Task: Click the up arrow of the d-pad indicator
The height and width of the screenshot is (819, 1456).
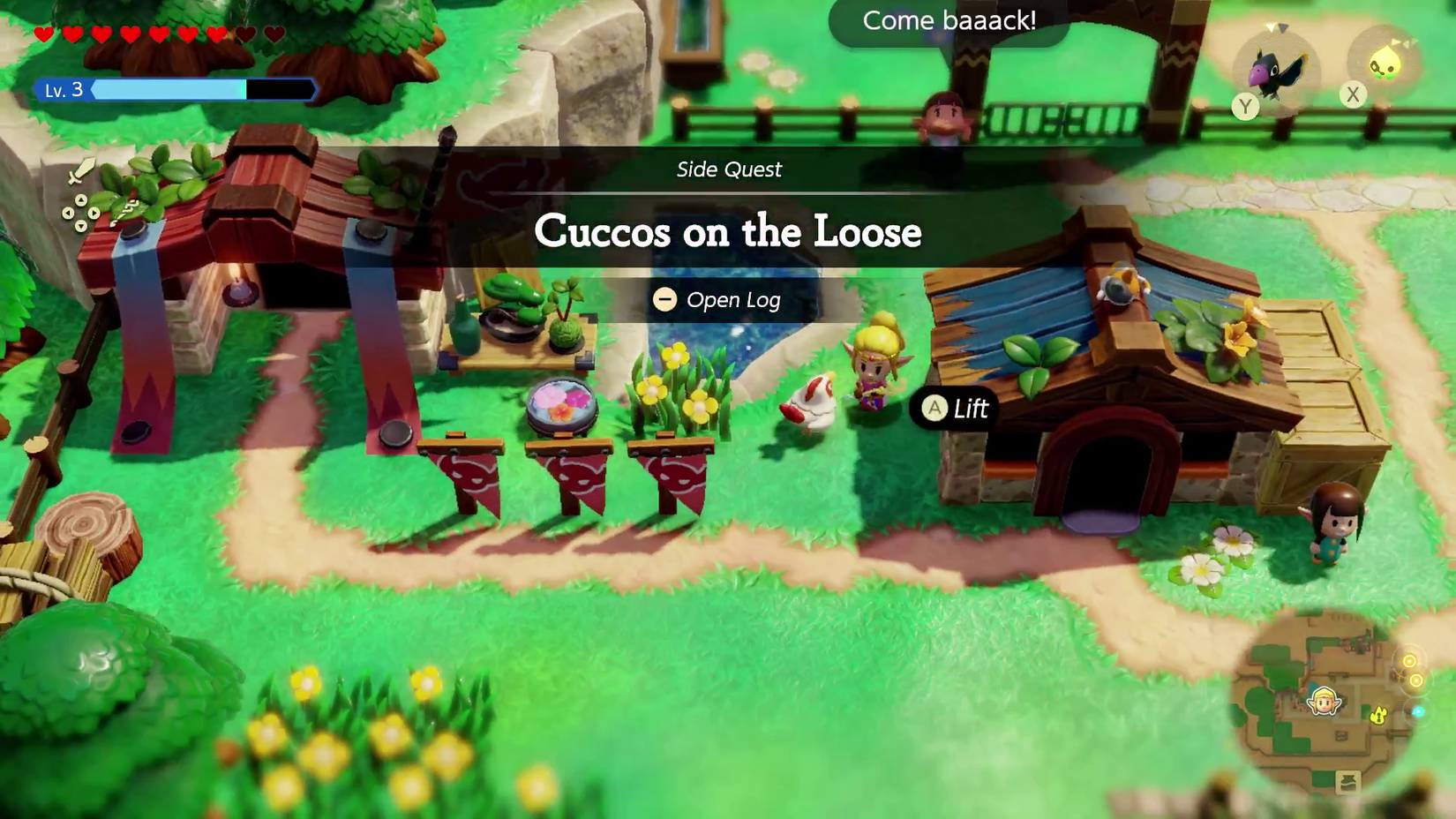Action: [x=81, y=200]
